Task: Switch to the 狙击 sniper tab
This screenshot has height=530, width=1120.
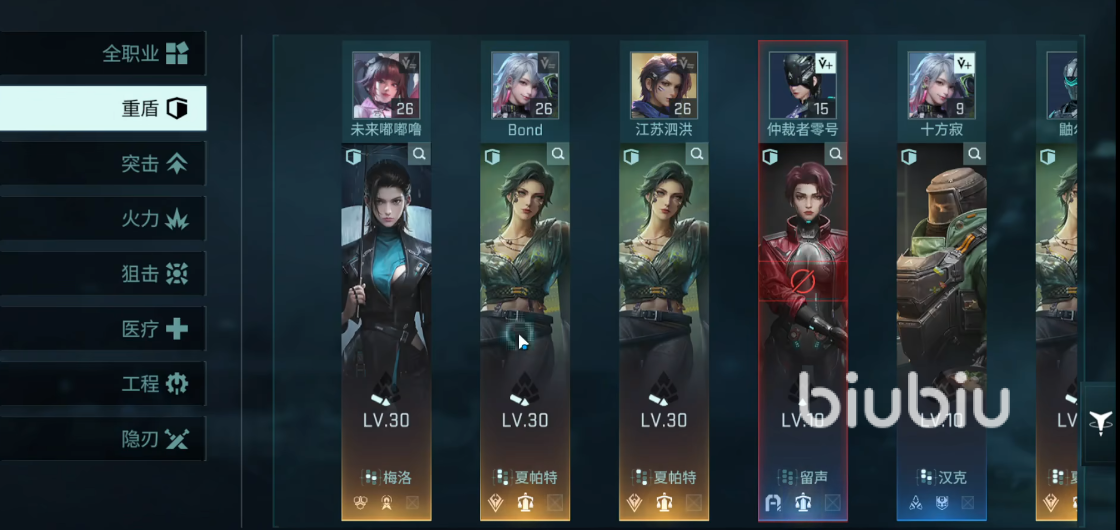Action: click(103, 273)
